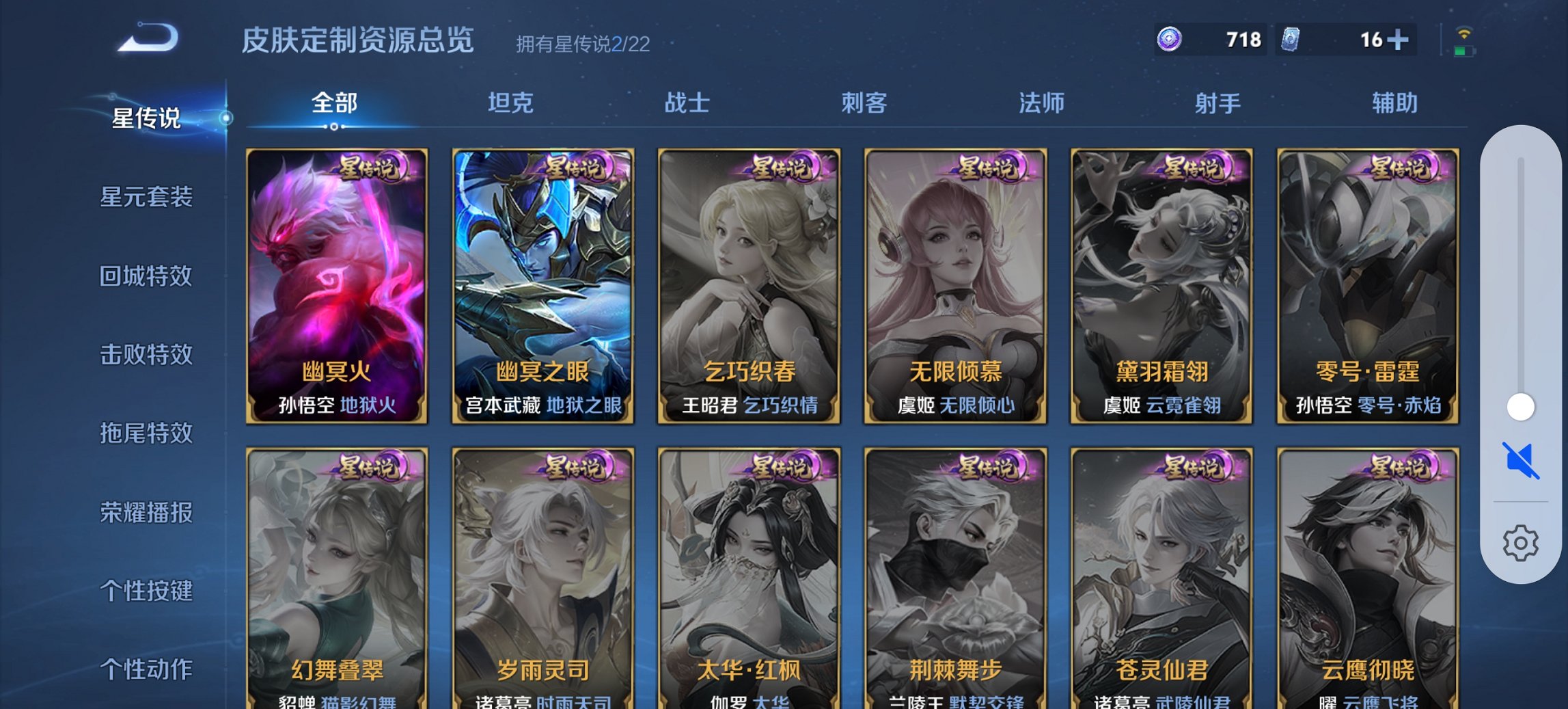Switch to the 法师 mage tab

pyautogui.click(x=1039, y=103)
